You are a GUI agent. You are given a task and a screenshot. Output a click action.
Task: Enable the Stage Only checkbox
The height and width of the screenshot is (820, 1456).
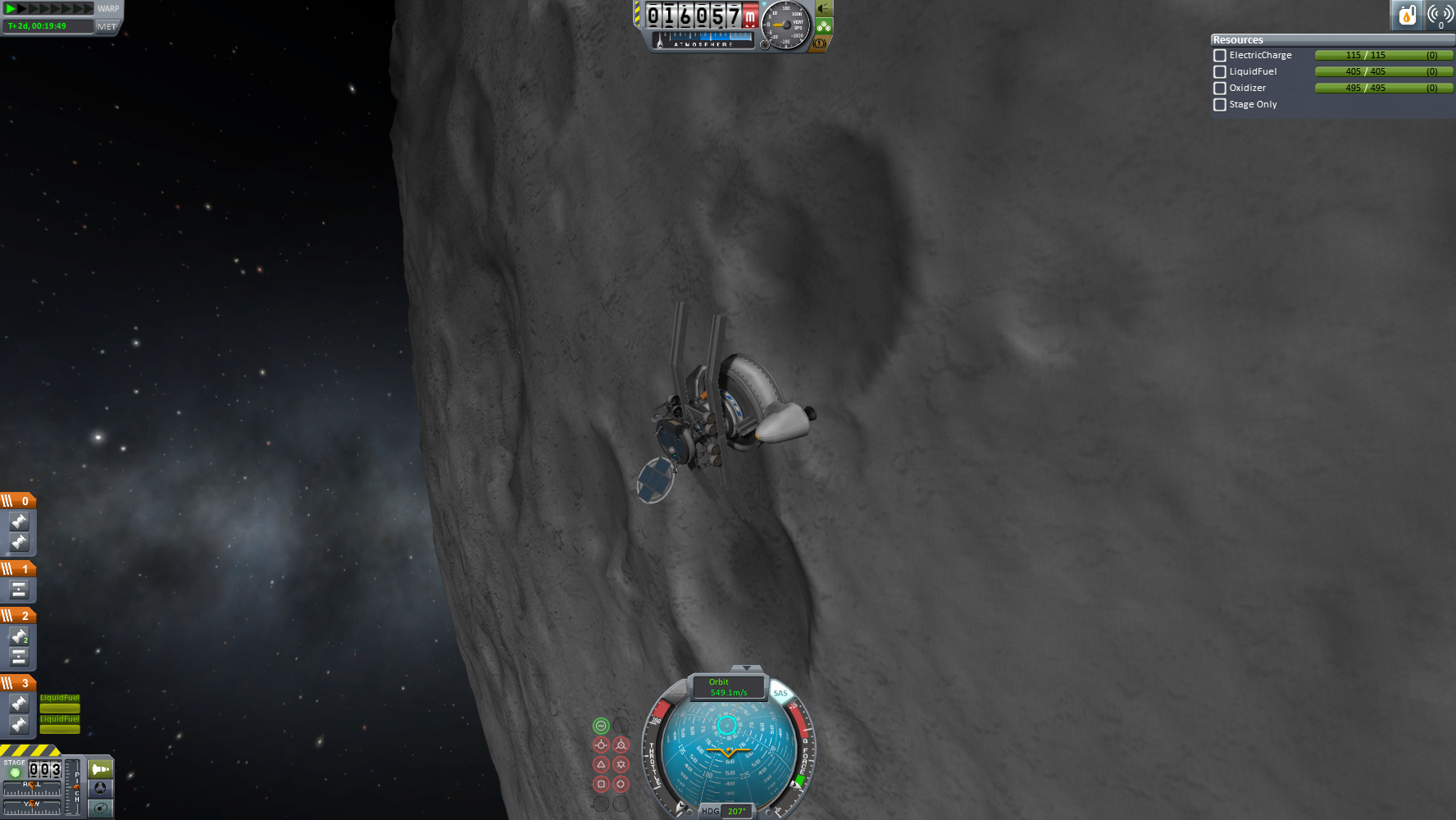pos(1220,105)
